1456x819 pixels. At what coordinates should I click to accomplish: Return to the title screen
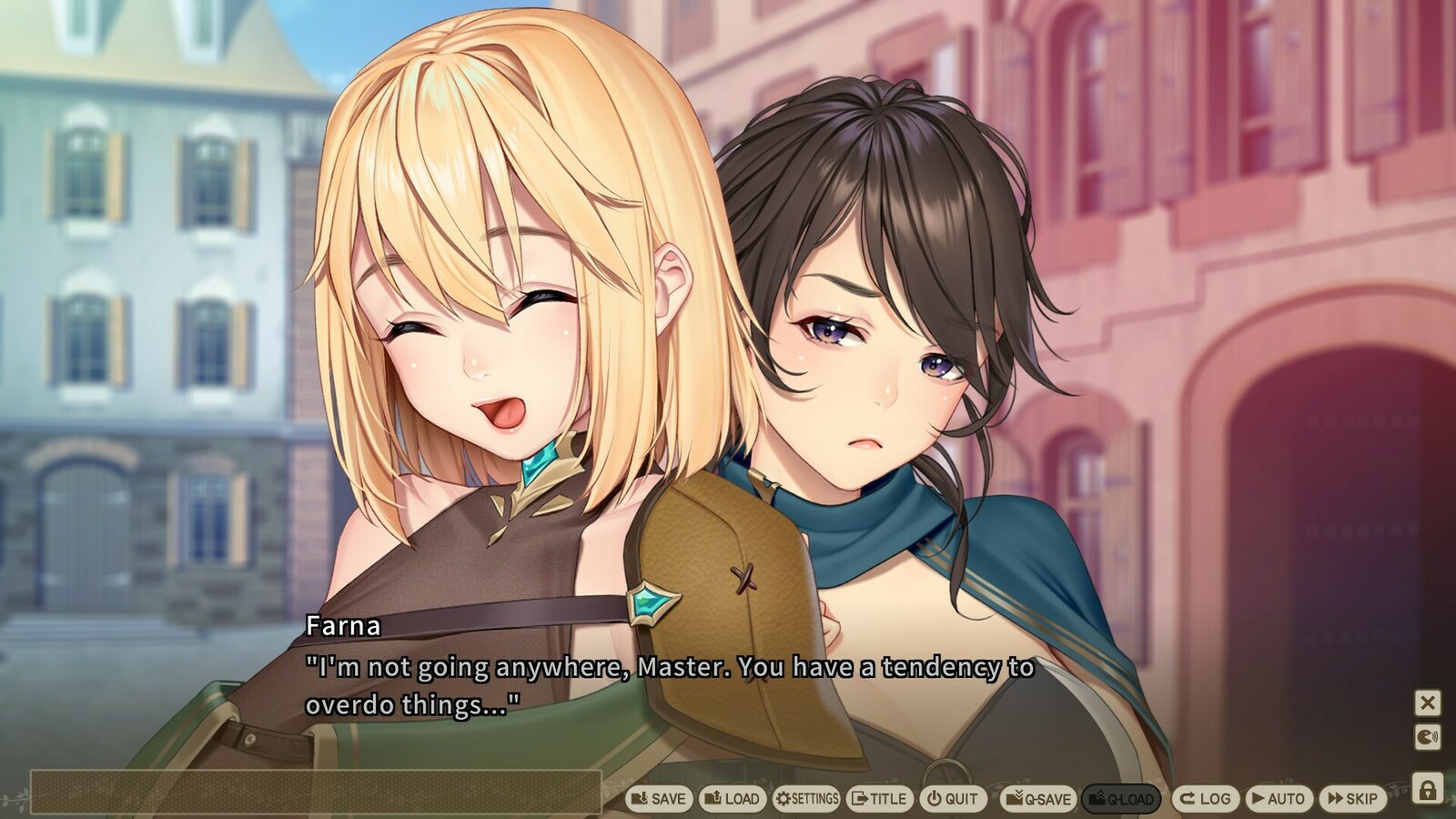(878, 798)
